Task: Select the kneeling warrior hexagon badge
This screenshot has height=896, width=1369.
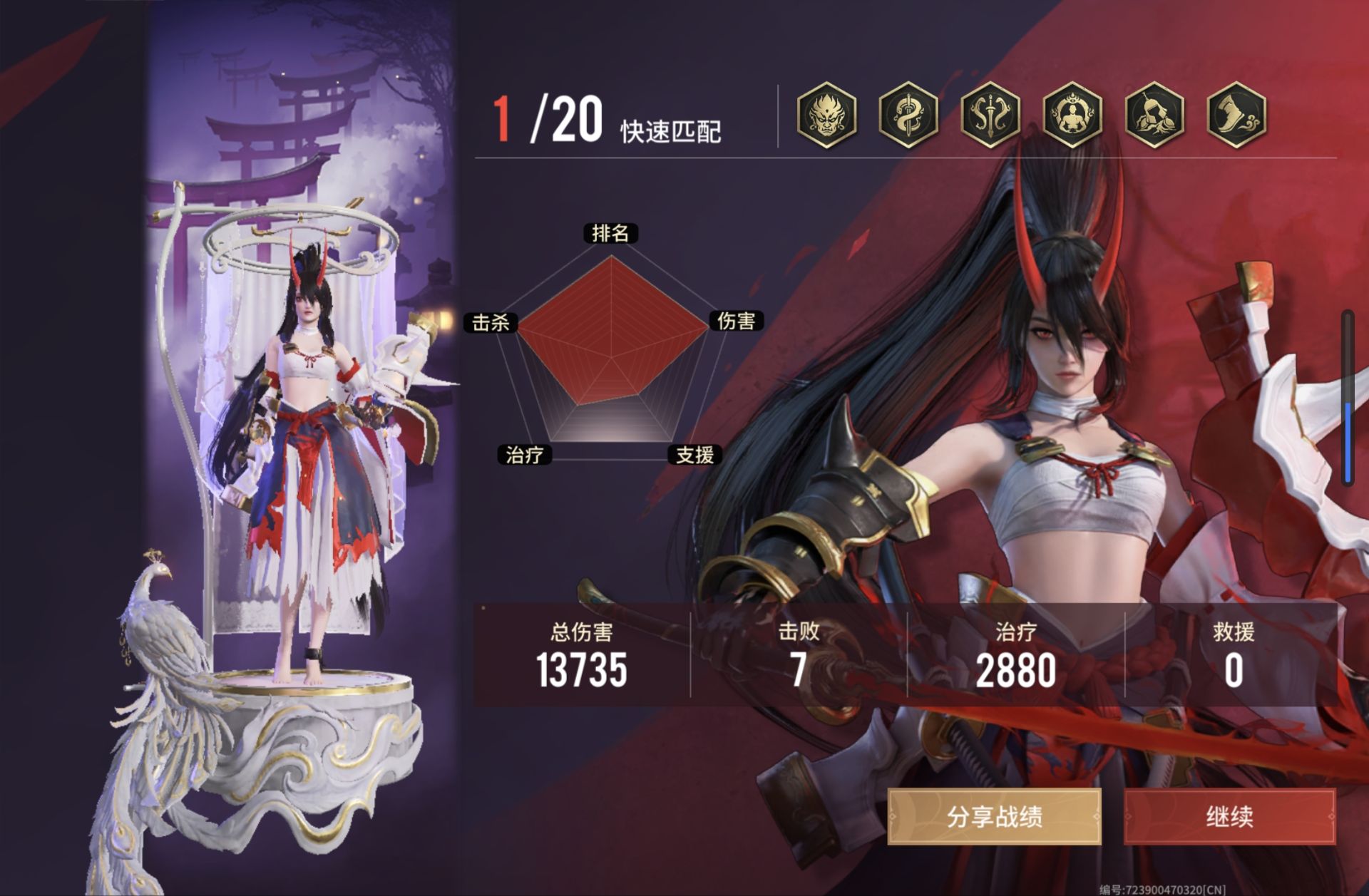Action: 1154,114
